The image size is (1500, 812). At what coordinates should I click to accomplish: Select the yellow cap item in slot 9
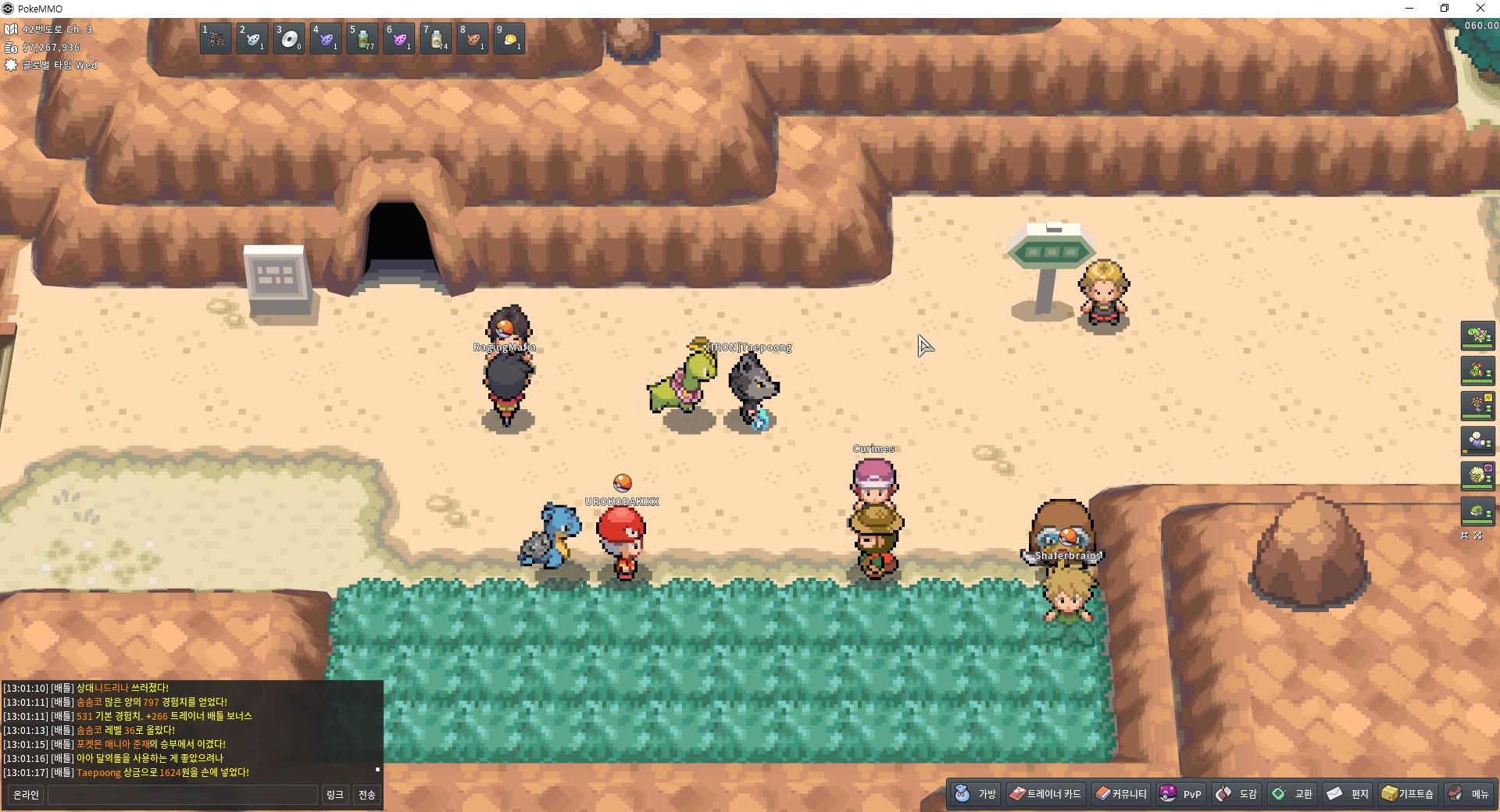[510, 38]
